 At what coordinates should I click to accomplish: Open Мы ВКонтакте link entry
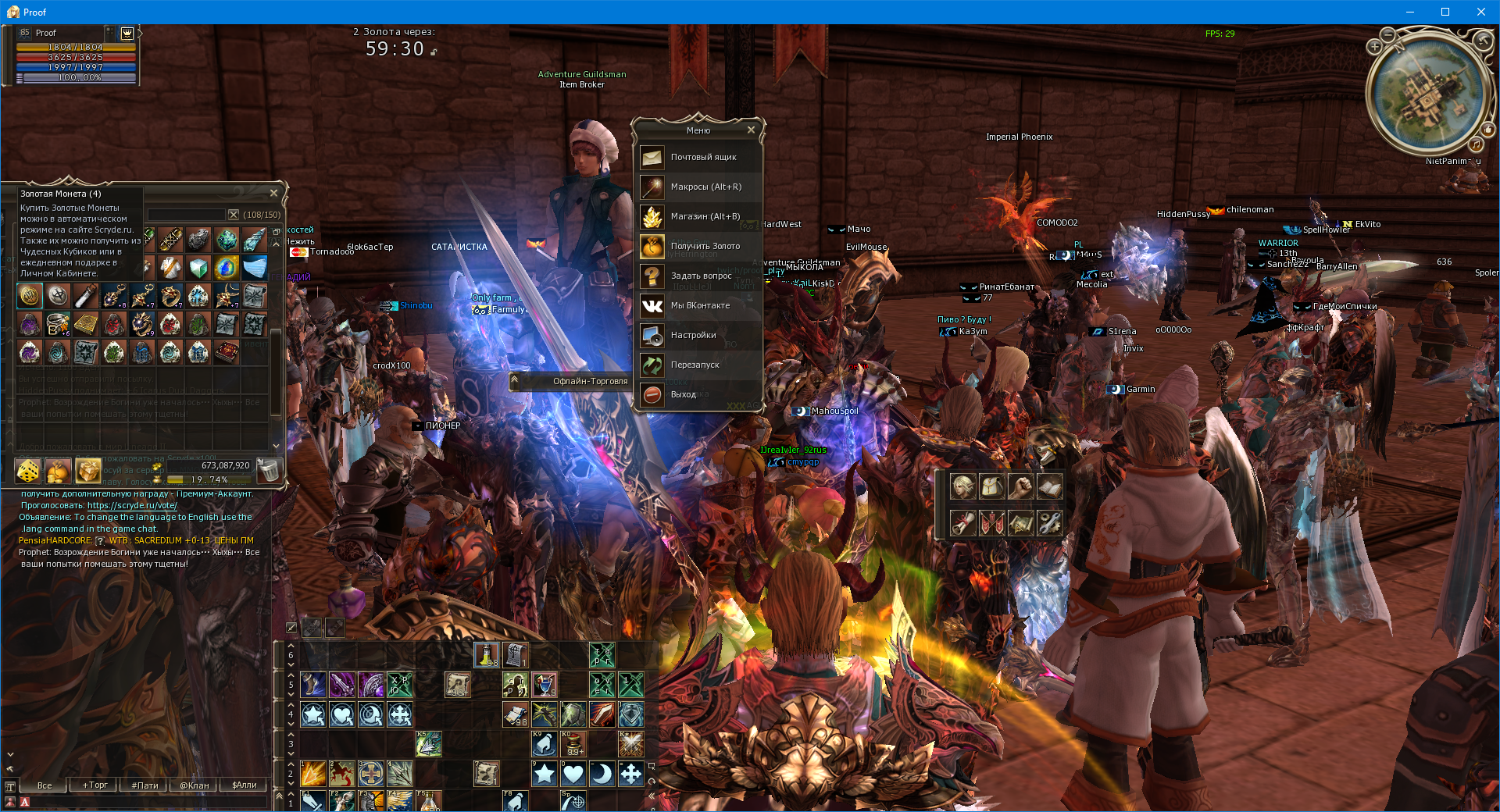699,305
